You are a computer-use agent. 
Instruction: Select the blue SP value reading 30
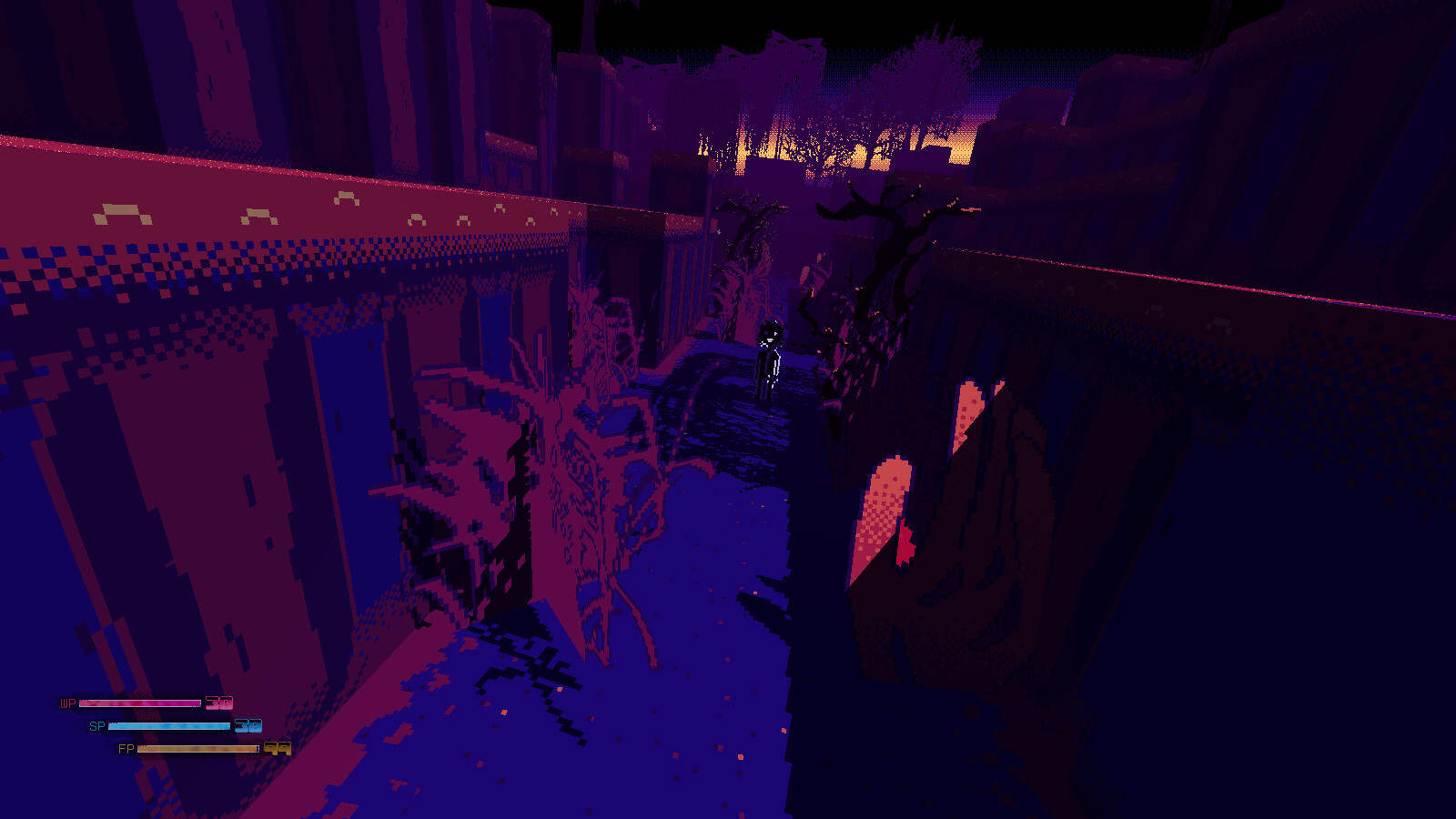[x=247, y=726]
